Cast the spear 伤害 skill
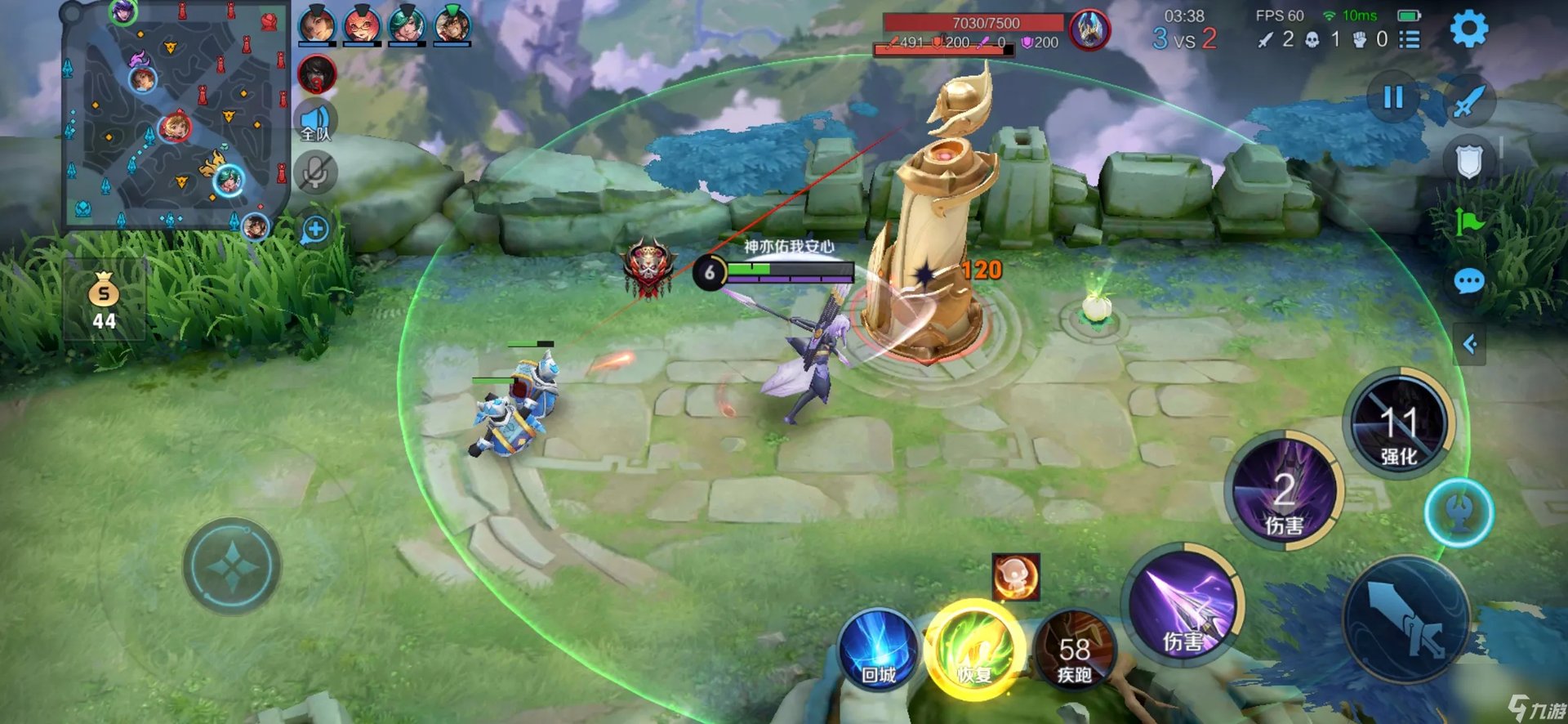Screen dimensions: 1568x724 click(x=1184, y=606)
